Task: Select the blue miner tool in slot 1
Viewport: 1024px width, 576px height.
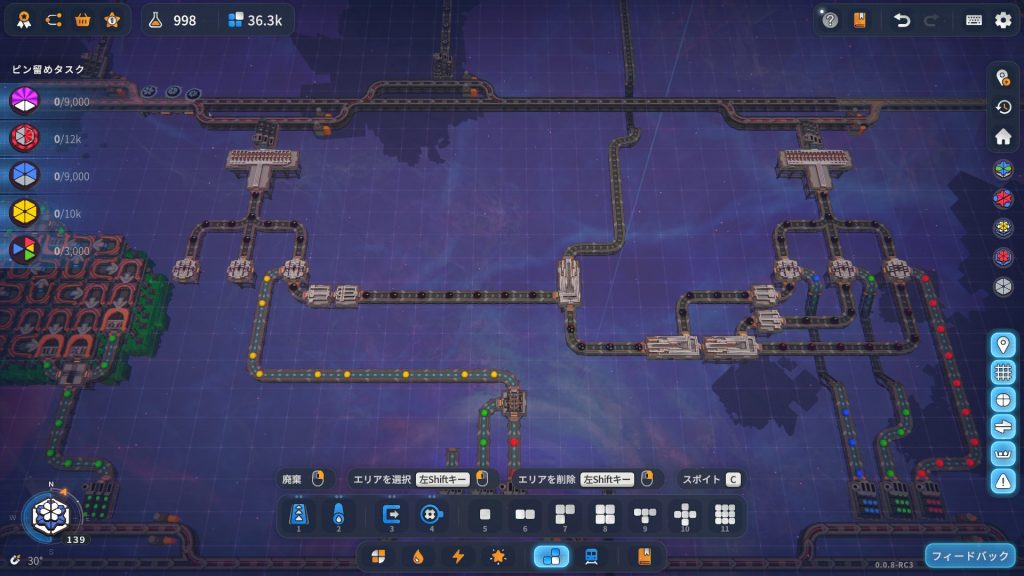Action: click(298, 515)
